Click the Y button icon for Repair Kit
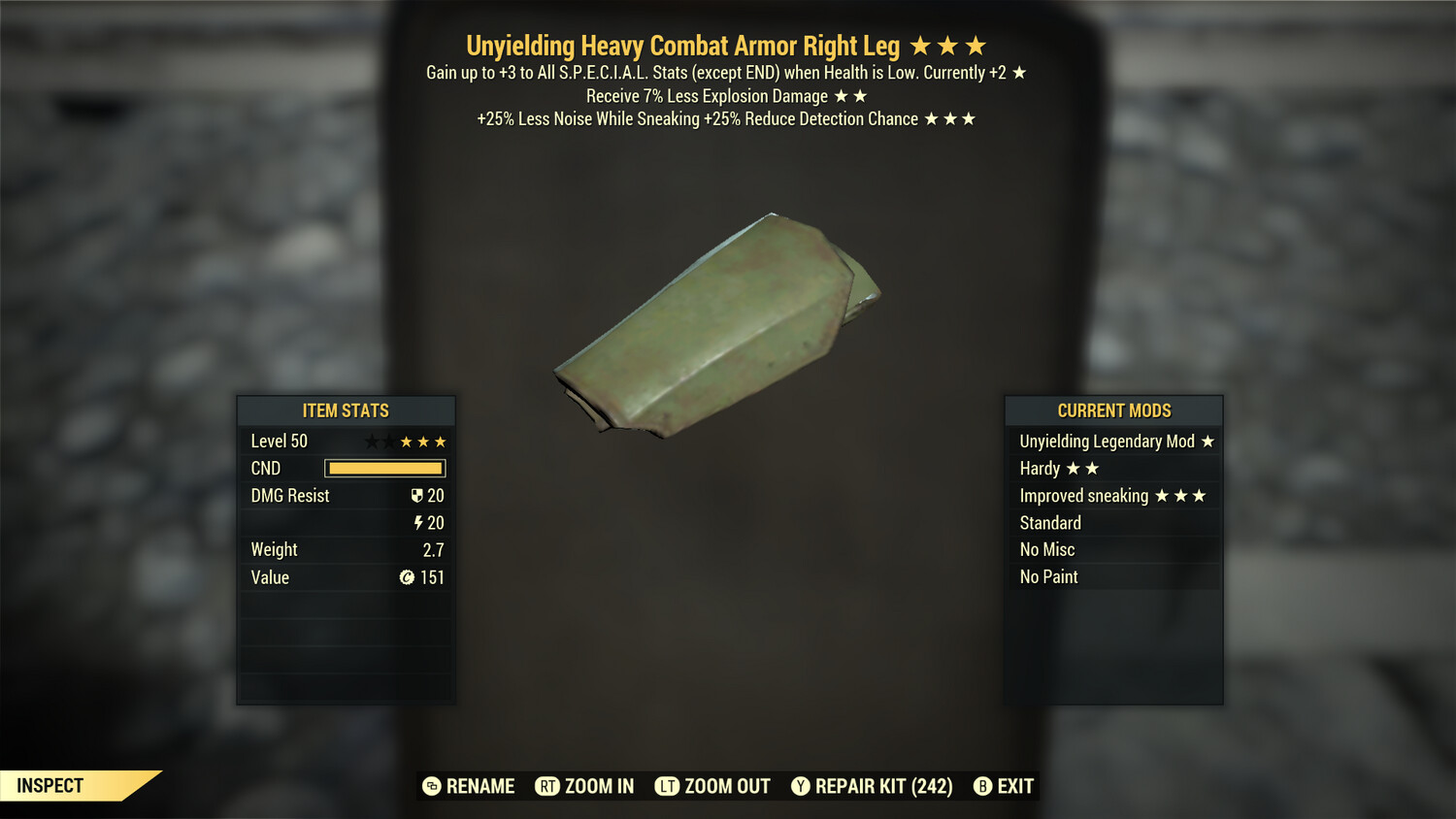 800,786
